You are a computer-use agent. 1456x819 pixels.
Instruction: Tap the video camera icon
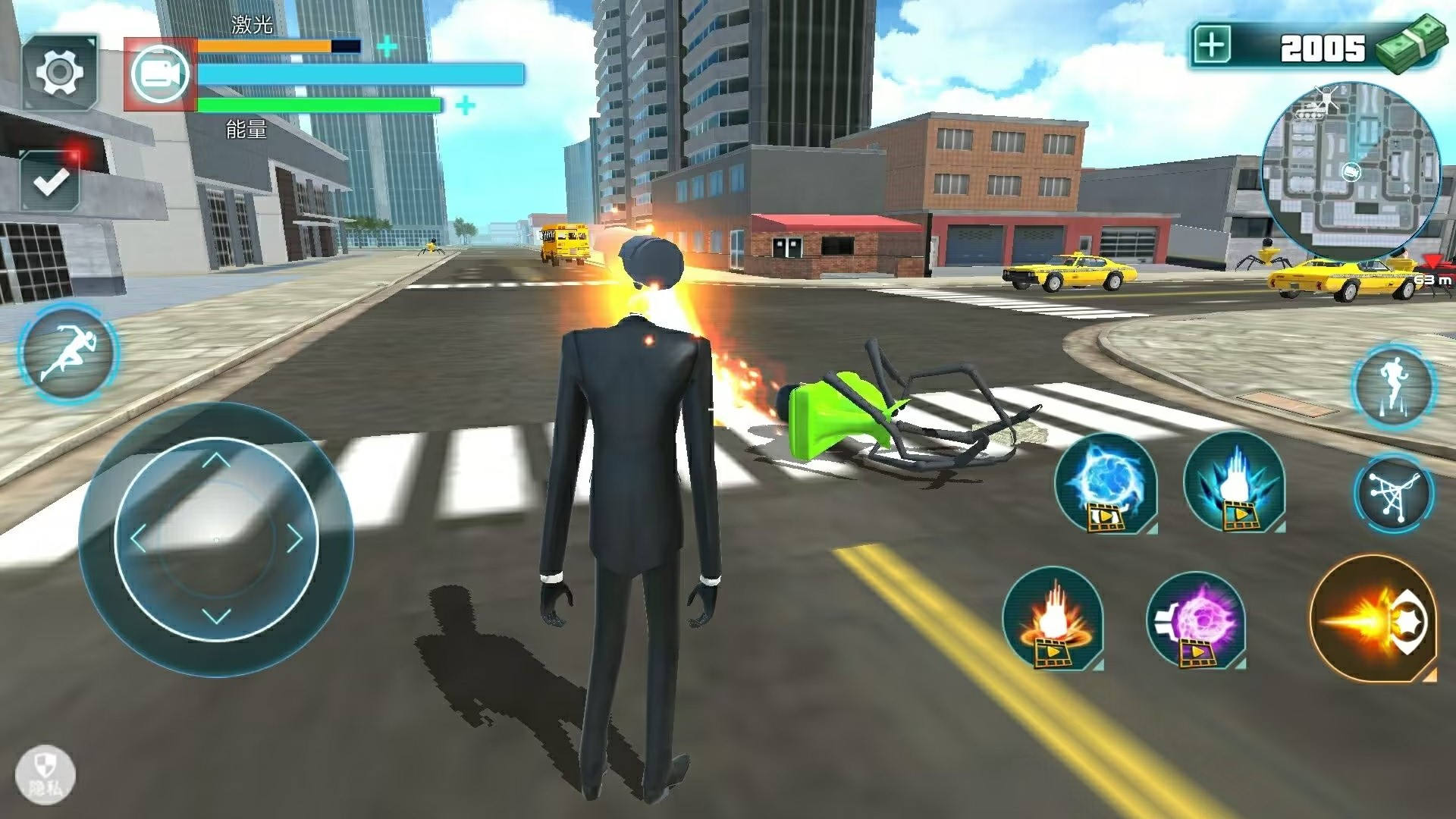point(160,74)
